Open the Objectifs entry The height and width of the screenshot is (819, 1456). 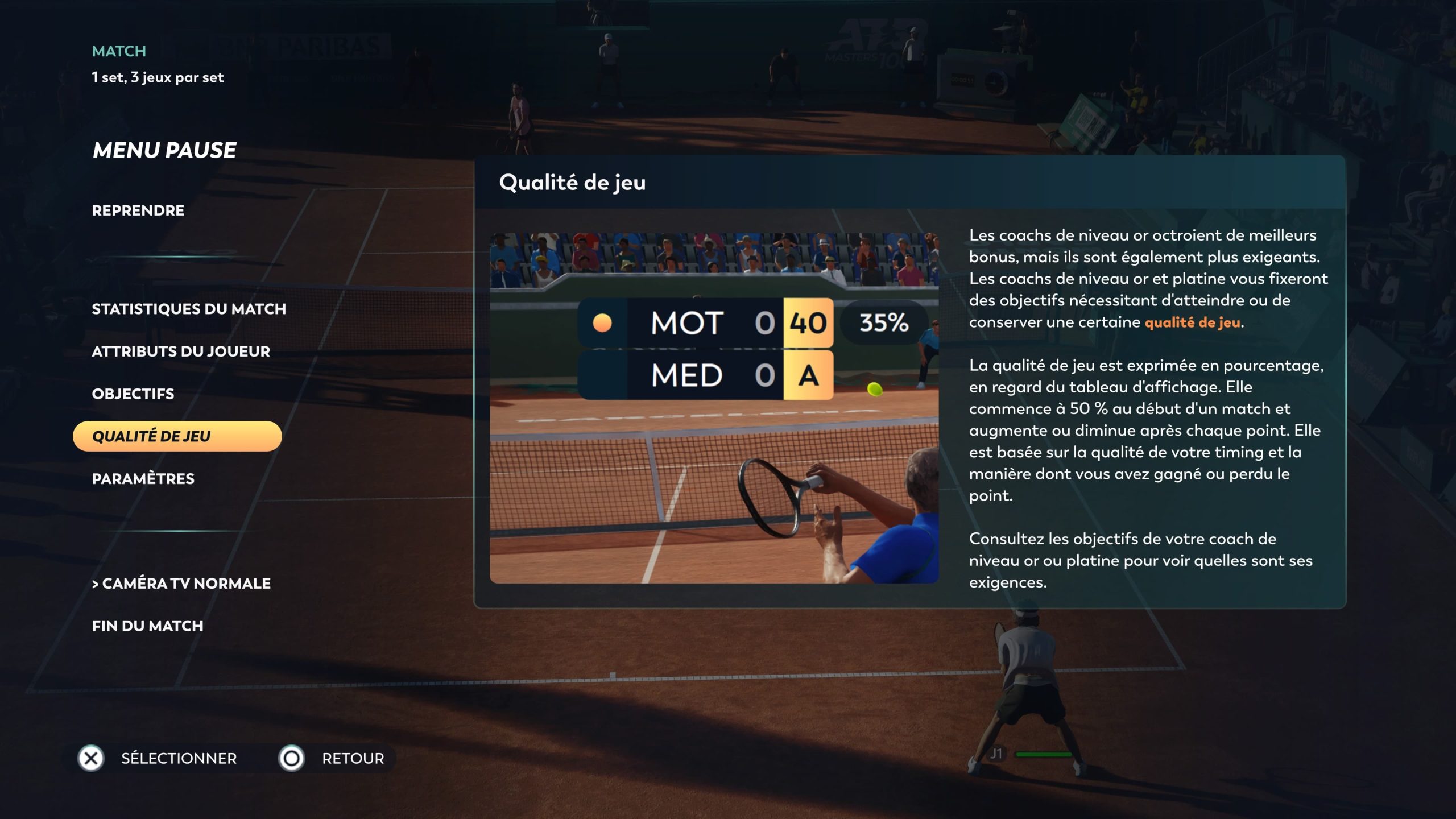click(x=133, y=394)
